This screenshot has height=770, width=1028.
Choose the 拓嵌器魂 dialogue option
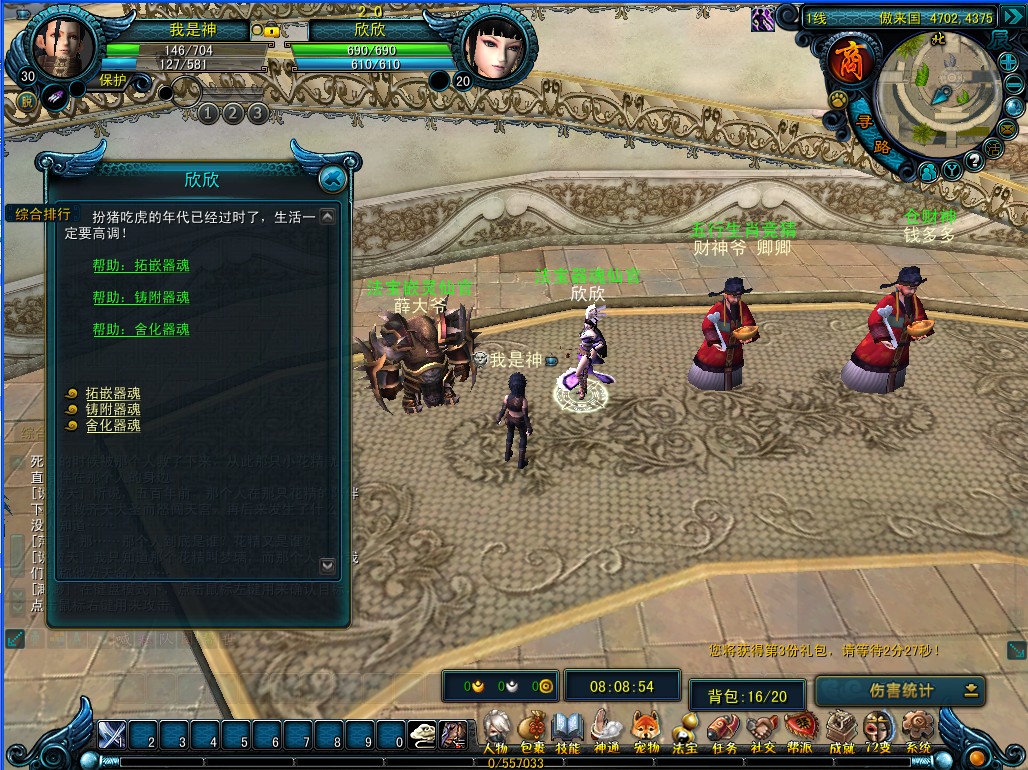(112, 393)
